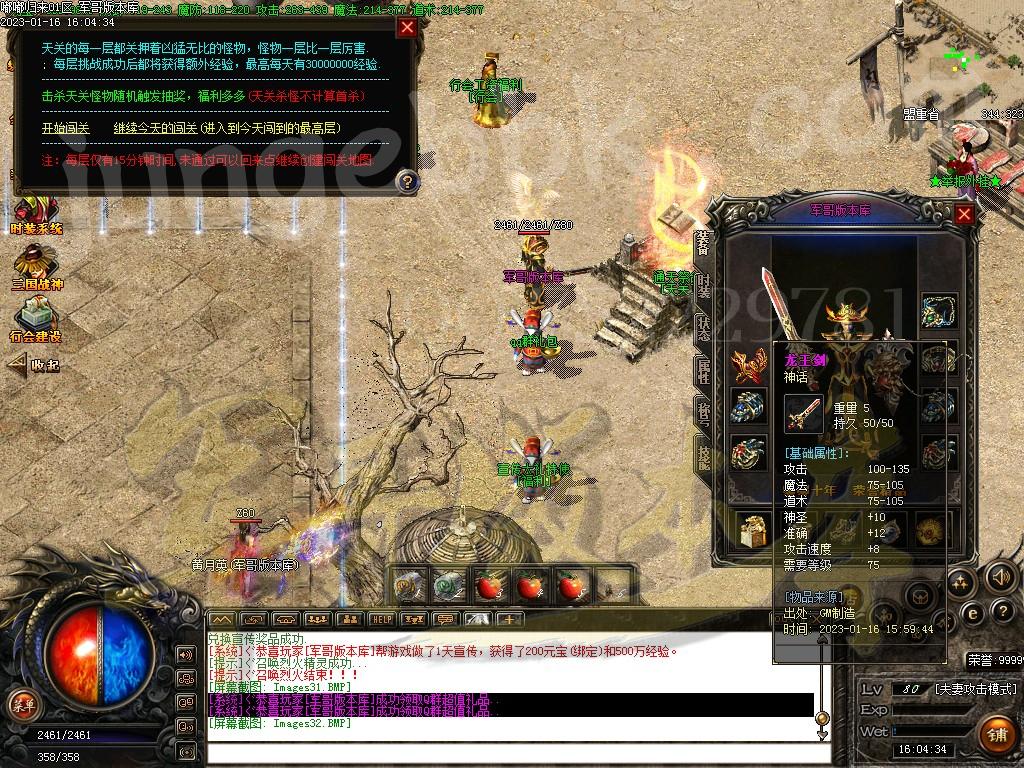The height and width of the screenshot is (768, 1024).
Task: Use the red apple in hotbar slot 3
Action: [488, 586]
